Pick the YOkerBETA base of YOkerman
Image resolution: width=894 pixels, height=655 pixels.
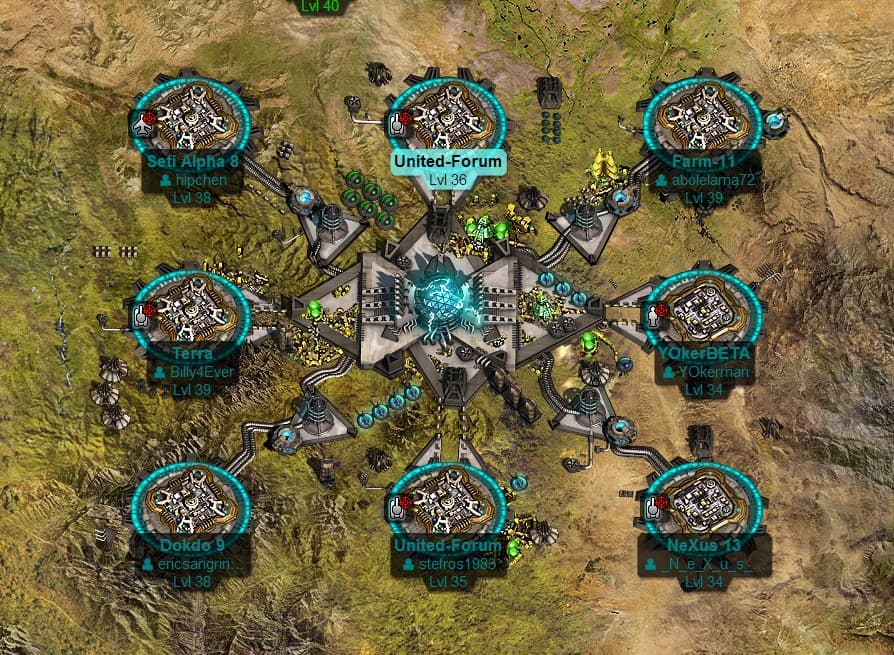(704, 312)
